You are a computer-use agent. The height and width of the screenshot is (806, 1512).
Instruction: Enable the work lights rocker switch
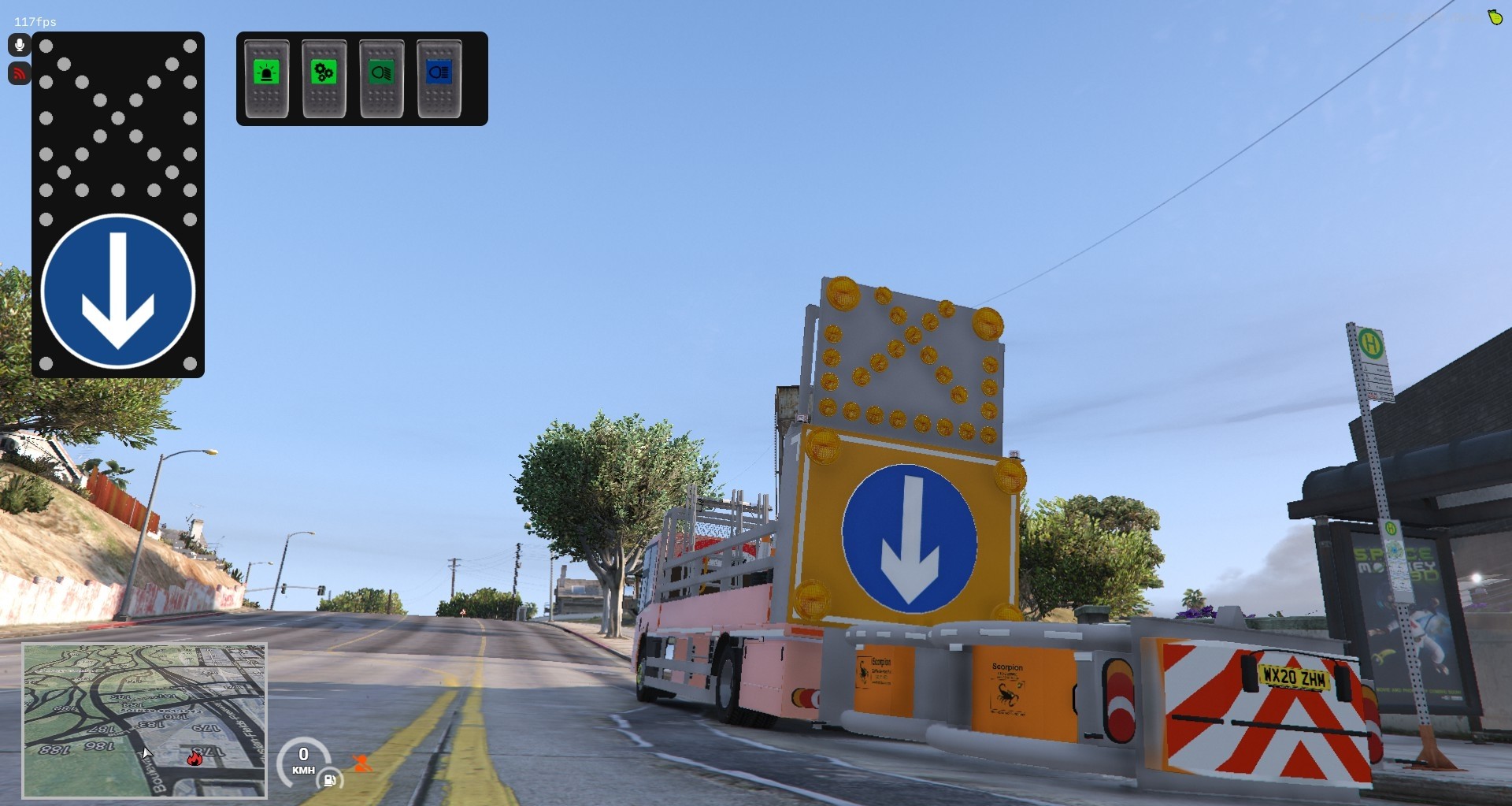(x=380, y=76)
